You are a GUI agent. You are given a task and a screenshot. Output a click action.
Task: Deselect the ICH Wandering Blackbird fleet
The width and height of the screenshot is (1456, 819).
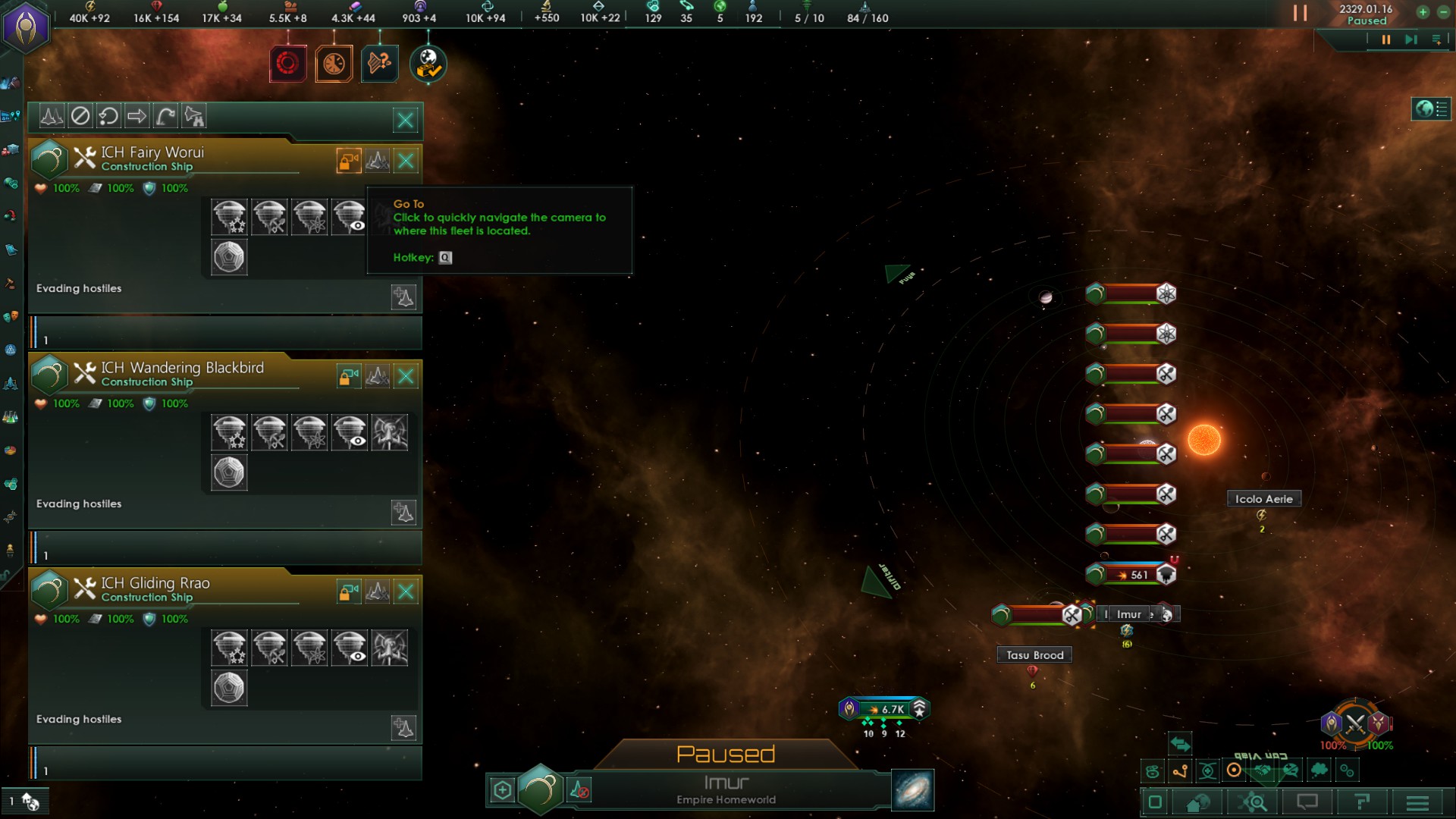(x=406, y=376)
